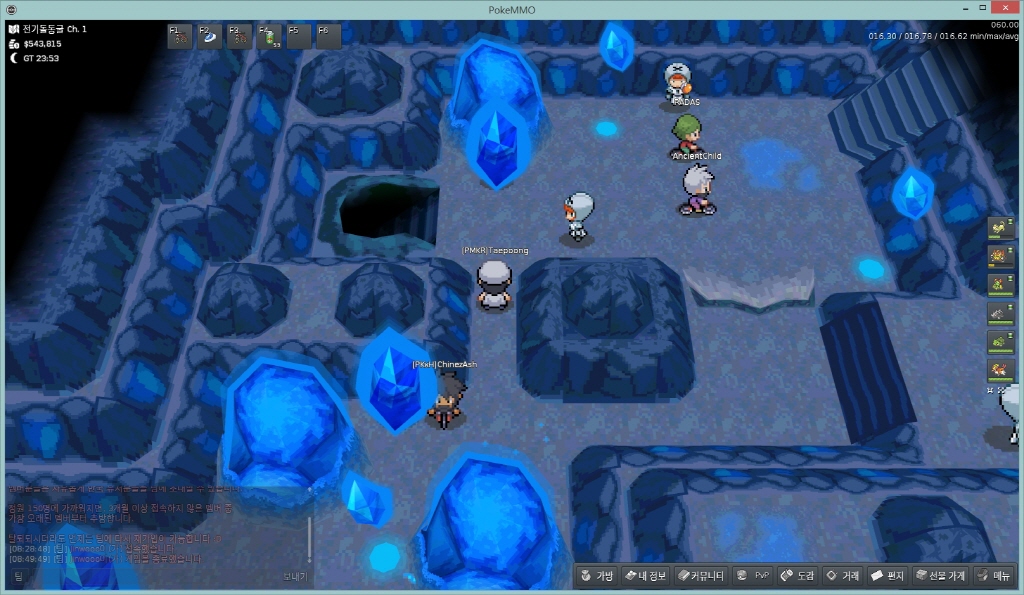Open the 편지 mail window
1024x595 pixels.
coord(887,576)
